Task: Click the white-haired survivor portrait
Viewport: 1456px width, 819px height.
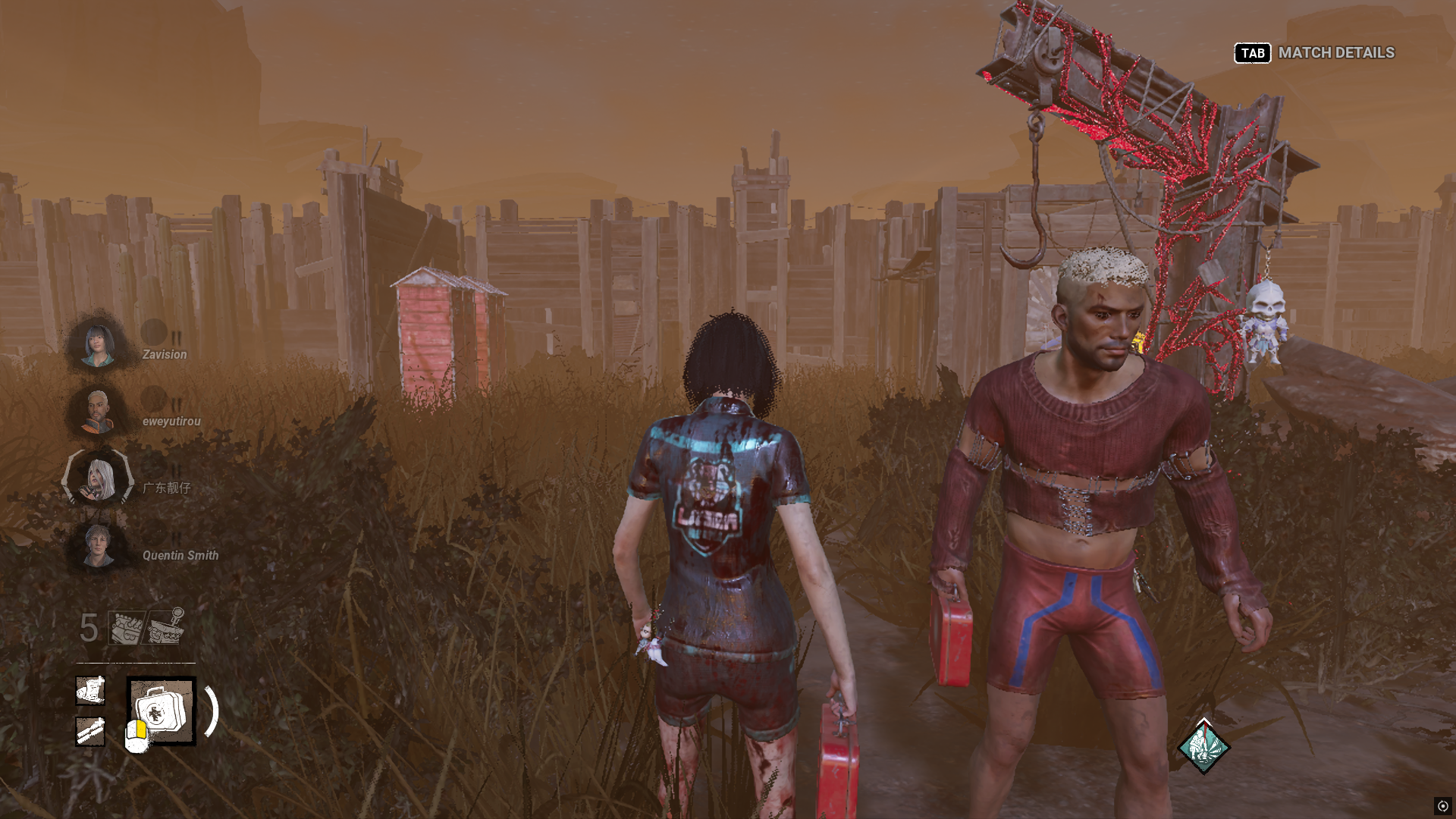Action: (x=99, y=479)
